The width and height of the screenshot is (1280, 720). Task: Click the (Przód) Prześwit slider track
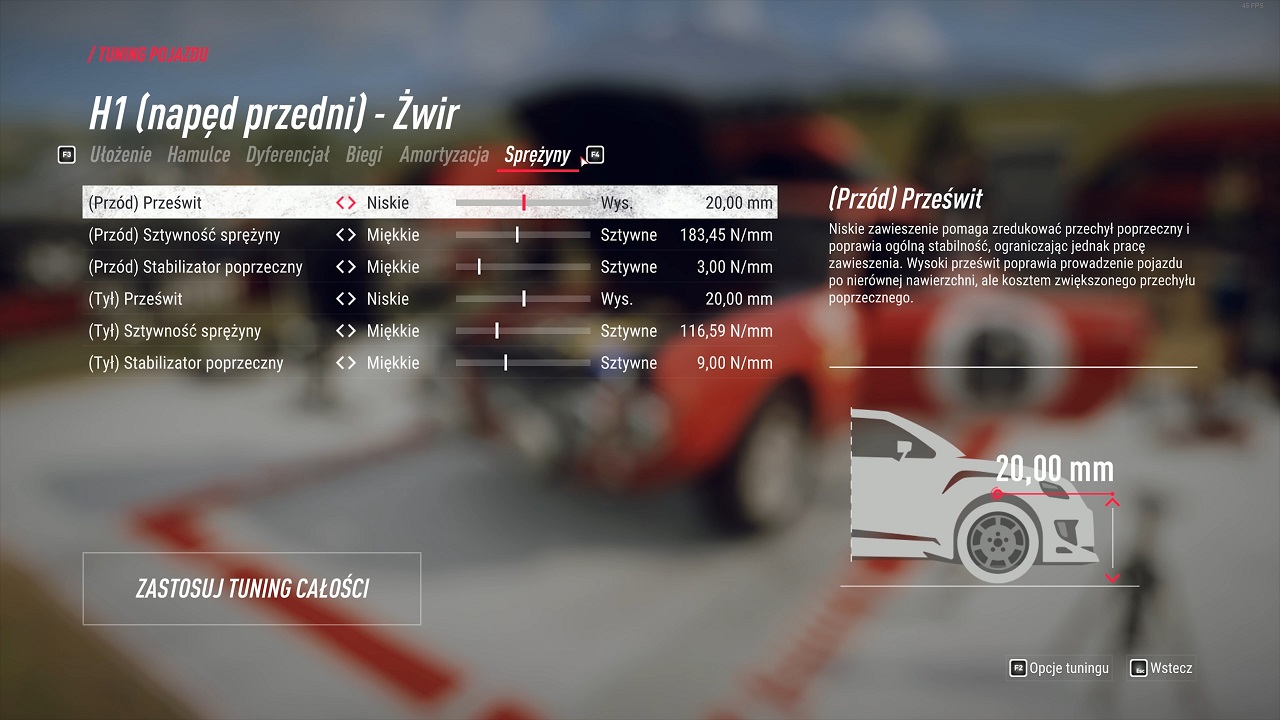click(523, 203)
